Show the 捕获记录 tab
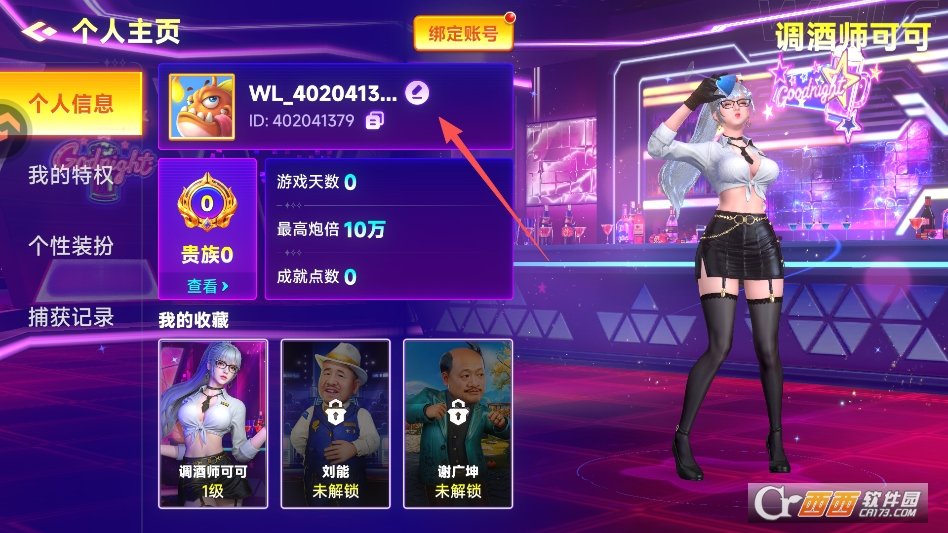Image resolution: width=948 pixels, height=533 pixels. click(x=70, y=318)
